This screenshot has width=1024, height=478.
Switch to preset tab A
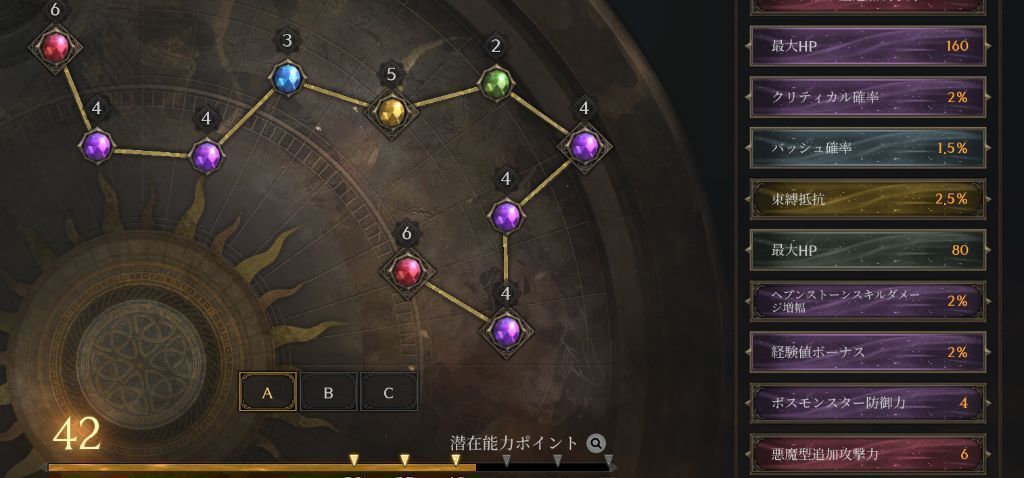click(x=267, y=393)
